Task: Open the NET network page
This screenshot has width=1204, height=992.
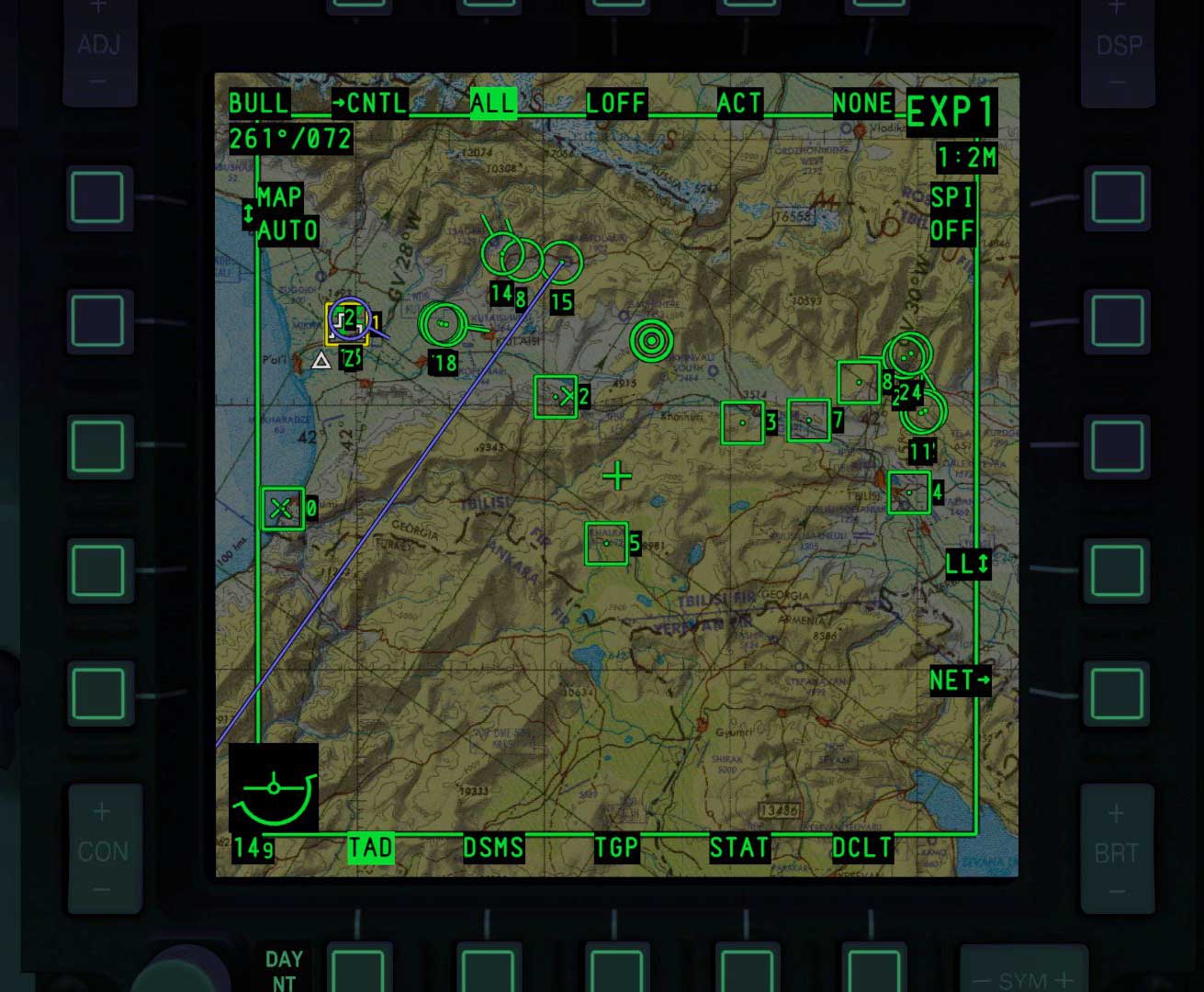Action: (x=960, y=681)
